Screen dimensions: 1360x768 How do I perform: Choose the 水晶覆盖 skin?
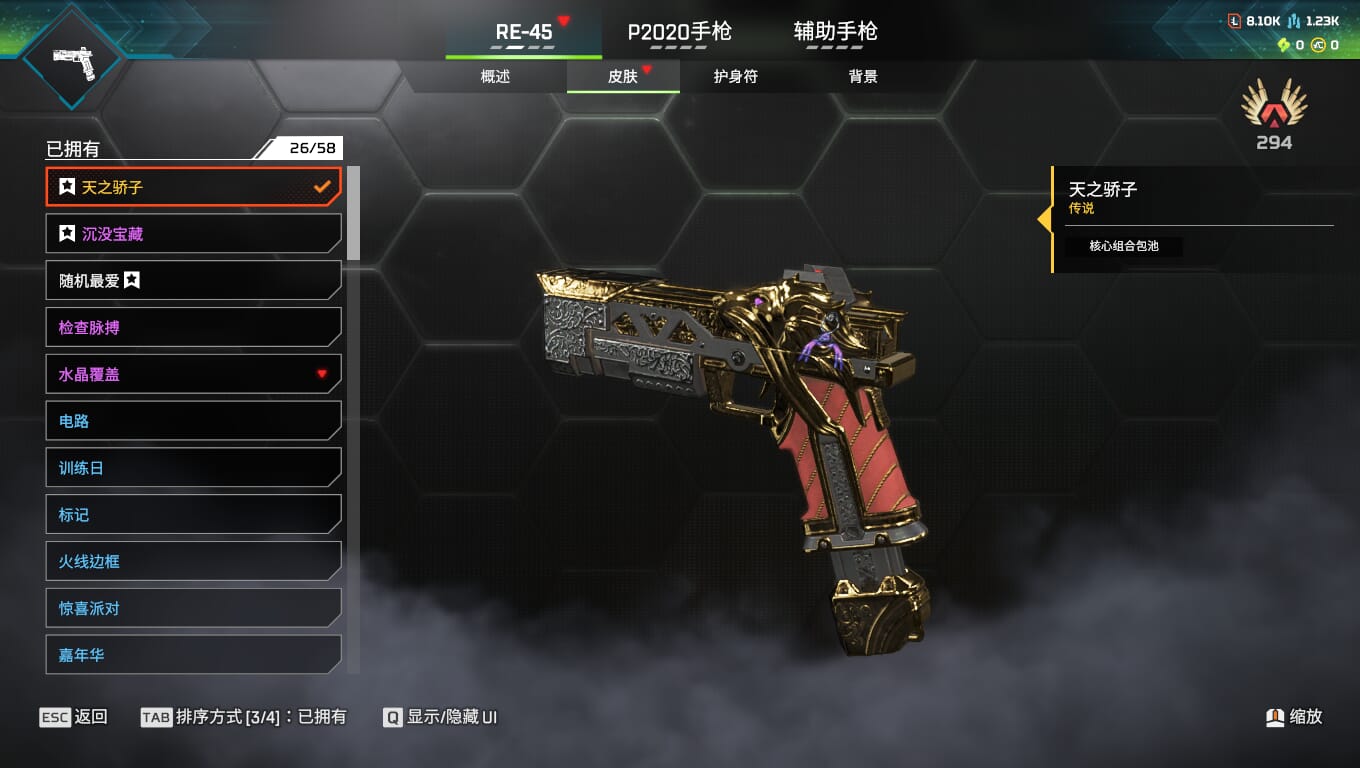[193, 375]
